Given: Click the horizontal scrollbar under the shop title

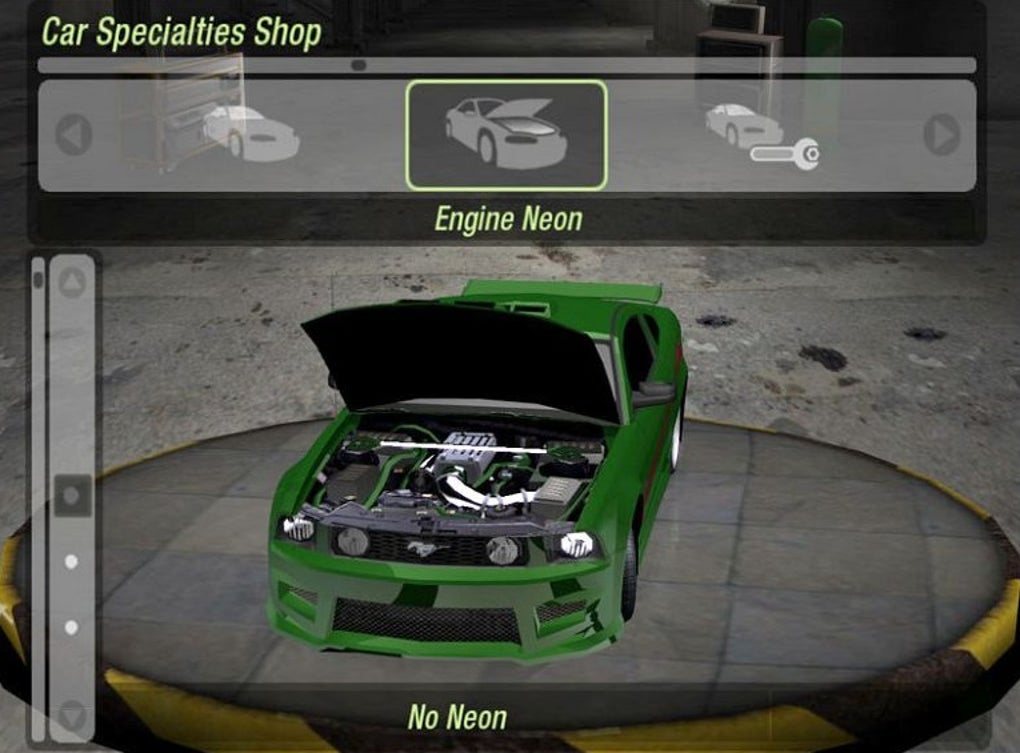Looking at the screenshot, I should coord(506,65).
